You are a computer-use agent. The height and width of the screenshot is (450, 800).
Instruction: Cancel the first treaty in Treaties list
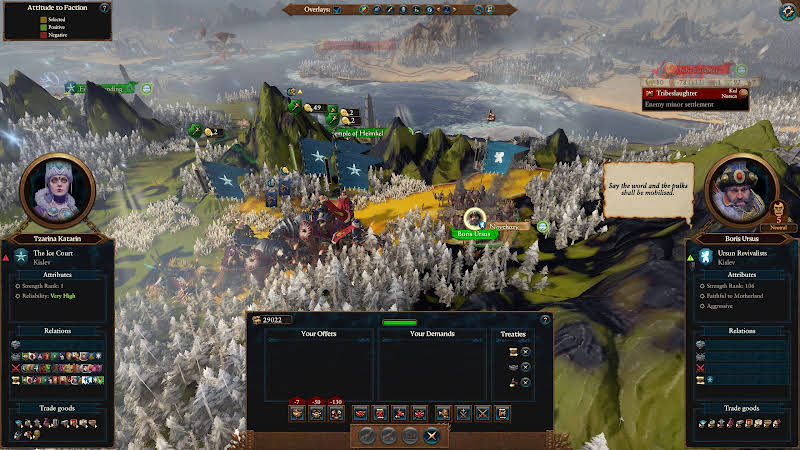click(526, 351)
